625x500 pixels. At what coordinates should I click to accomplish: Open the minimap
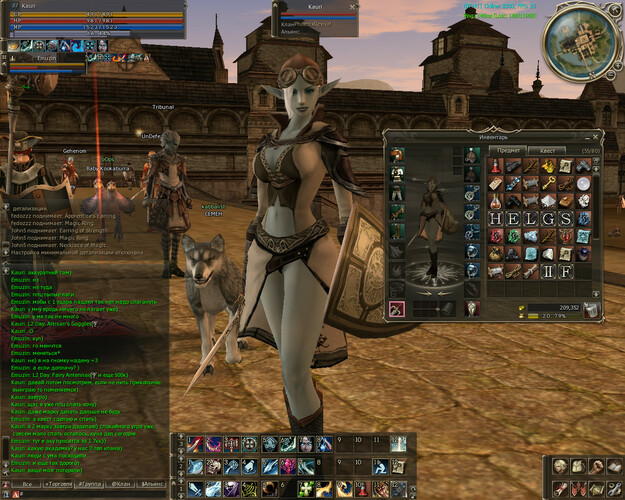(579, 38)
